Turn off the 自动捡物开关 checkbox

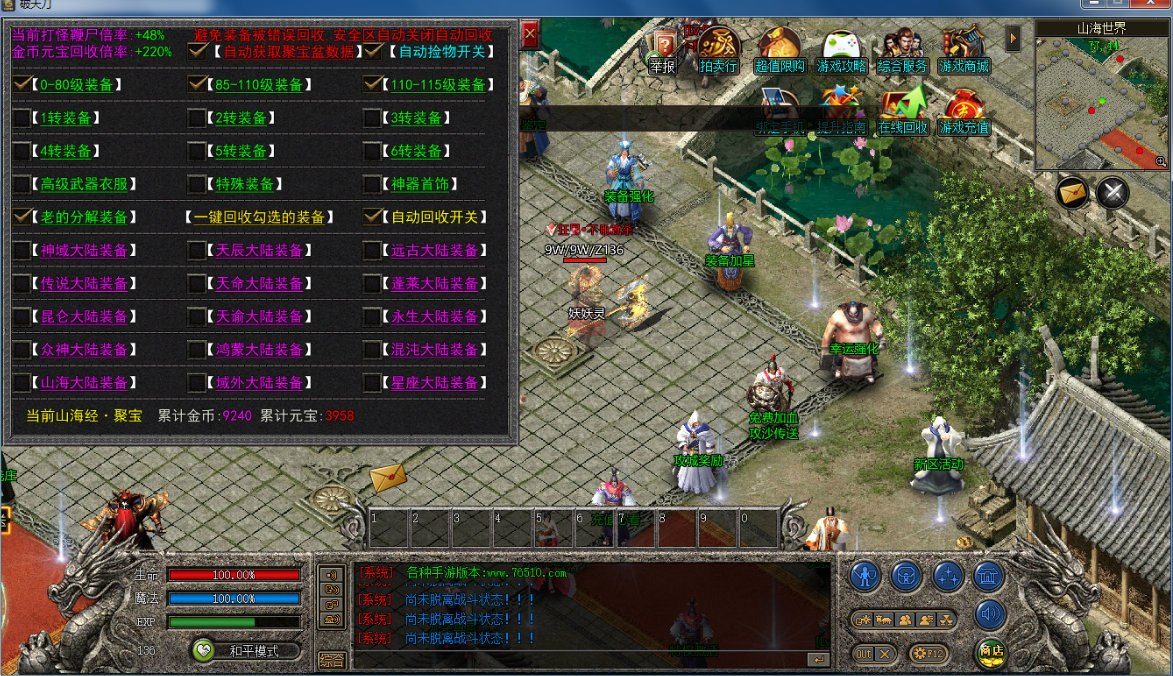[373, 51]
